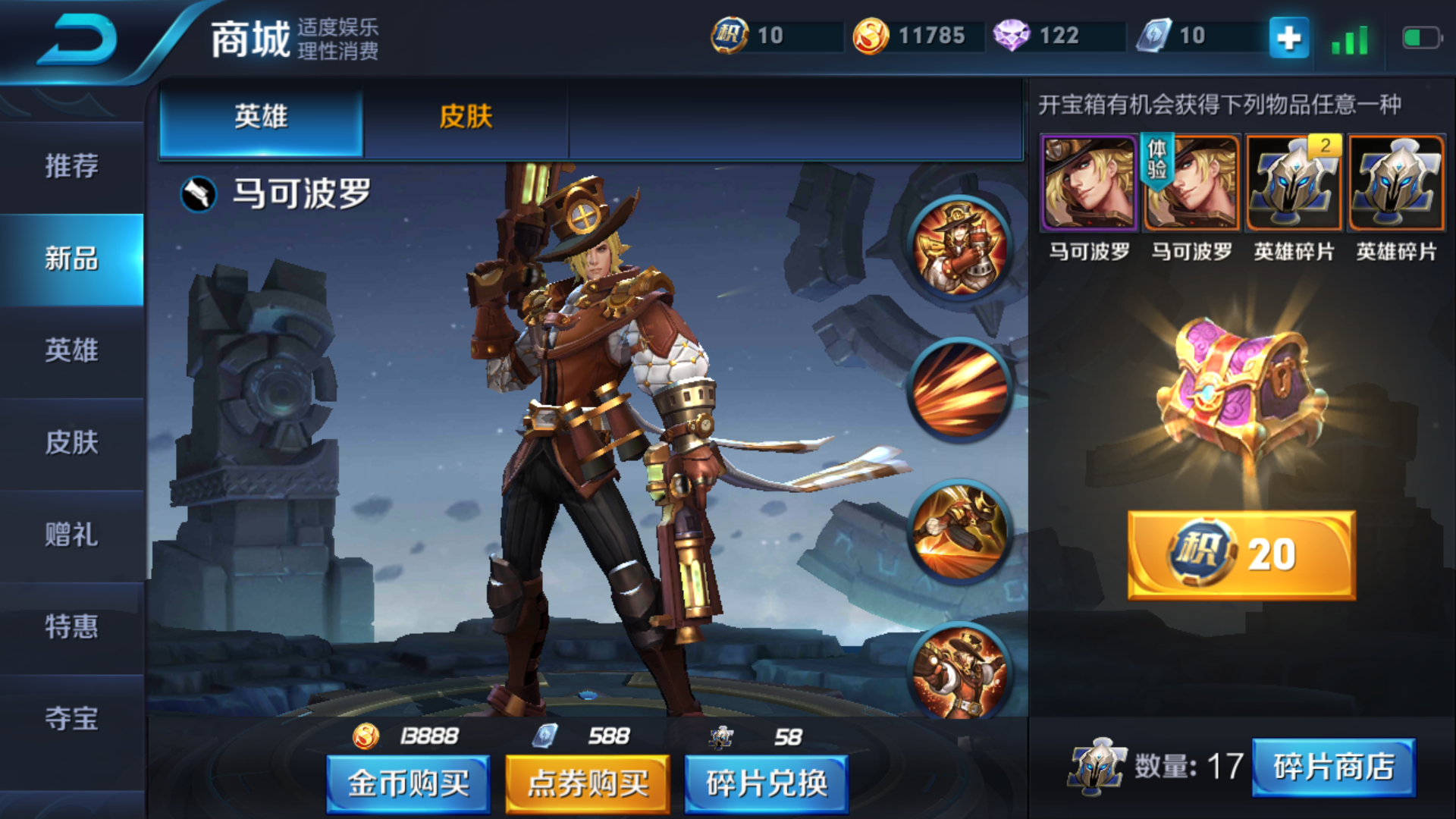
Task: Add currency with the blue plus button
Action: (1288, 37)
